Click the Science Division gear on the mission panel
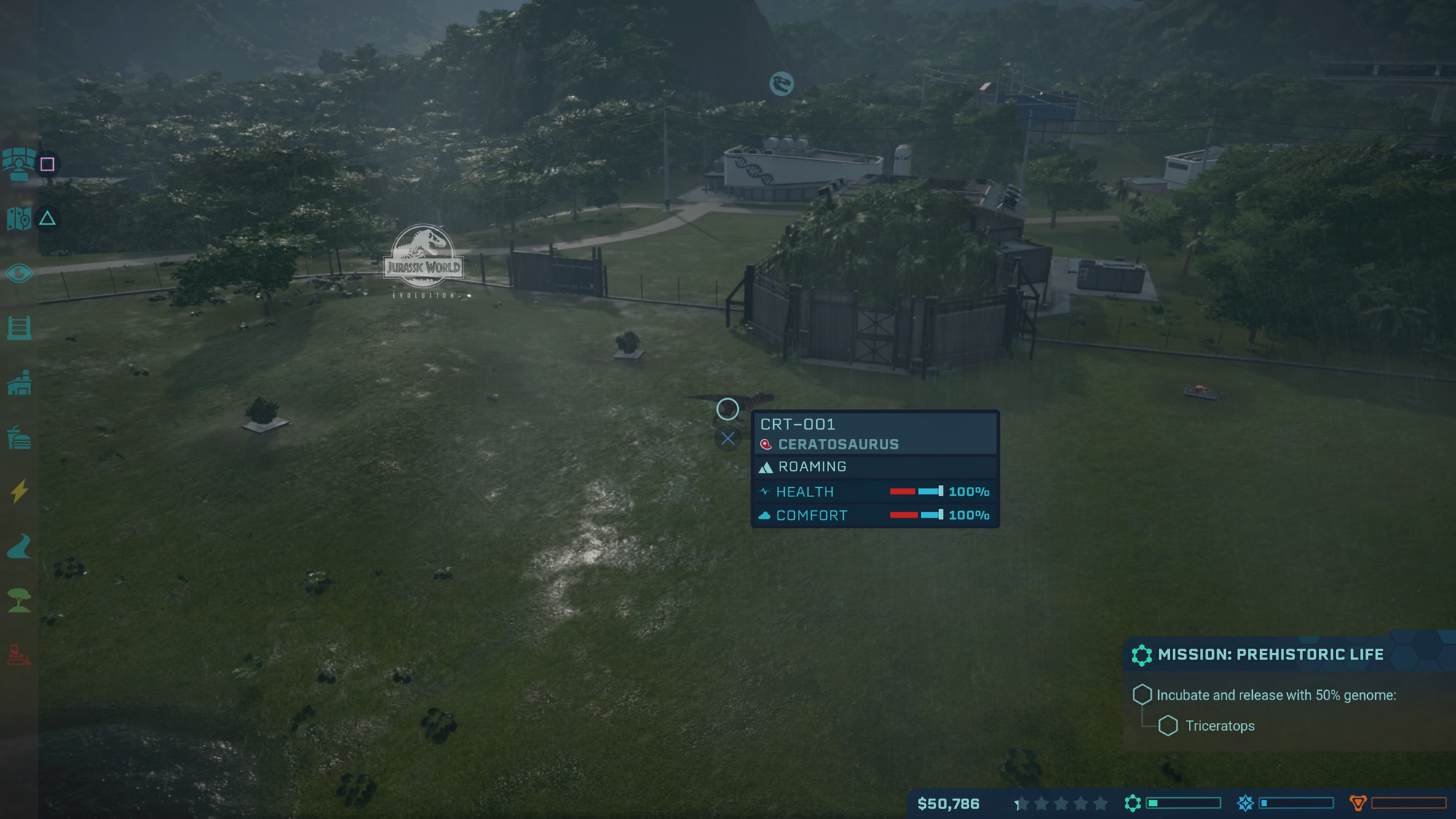Screen dimensions: 1456x819 coord(1143,654)
